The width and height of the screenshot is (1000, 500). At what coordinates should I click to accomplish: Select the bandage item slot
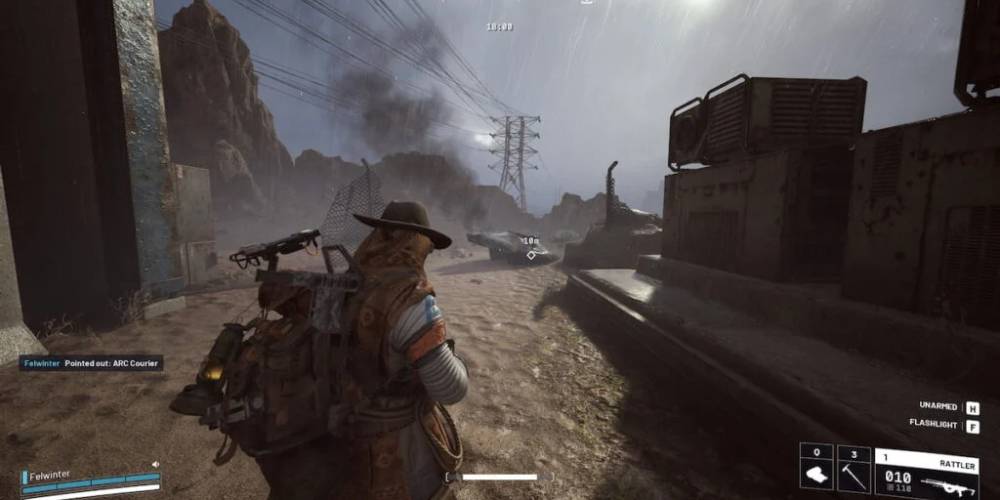(816, 468)
